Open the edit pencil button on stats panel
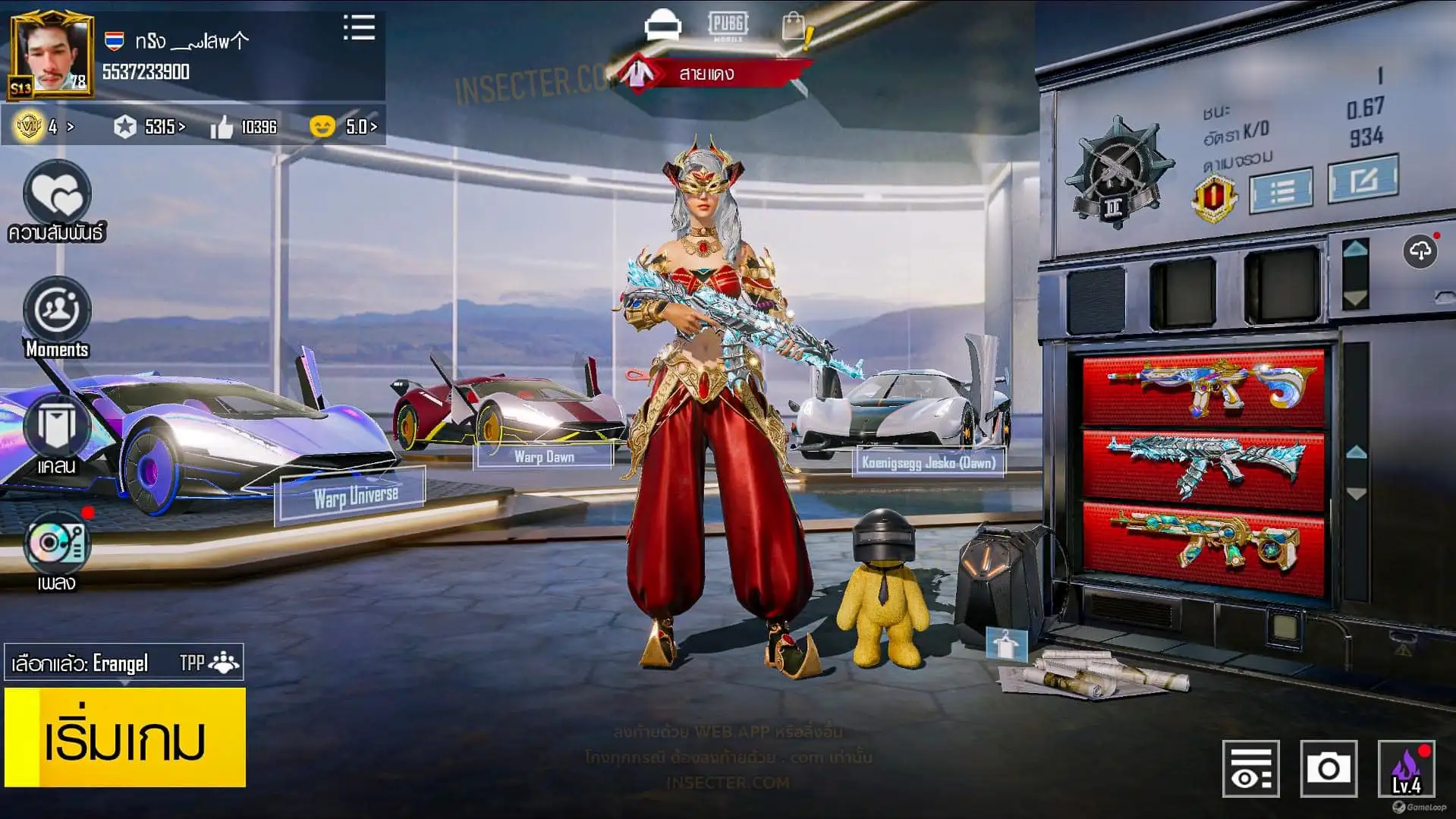Viewport: 1456px width, 819px height. [1363, 180]
